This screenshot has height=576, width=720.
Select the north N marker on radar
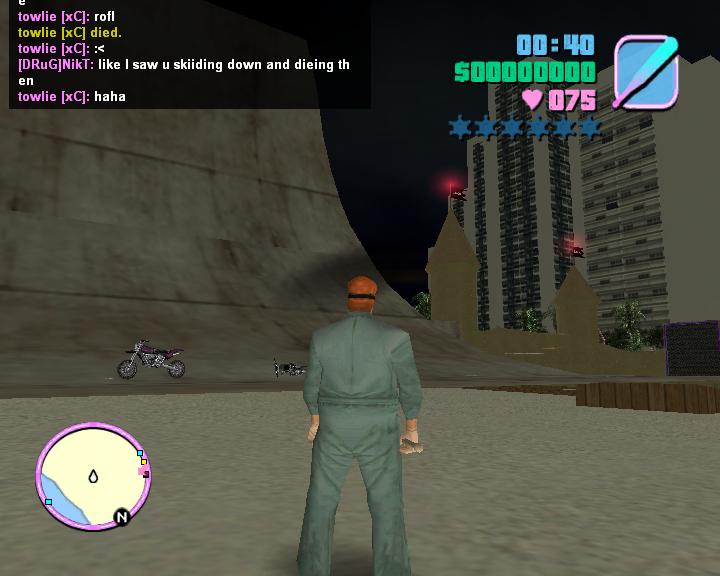tap(122, 517)
